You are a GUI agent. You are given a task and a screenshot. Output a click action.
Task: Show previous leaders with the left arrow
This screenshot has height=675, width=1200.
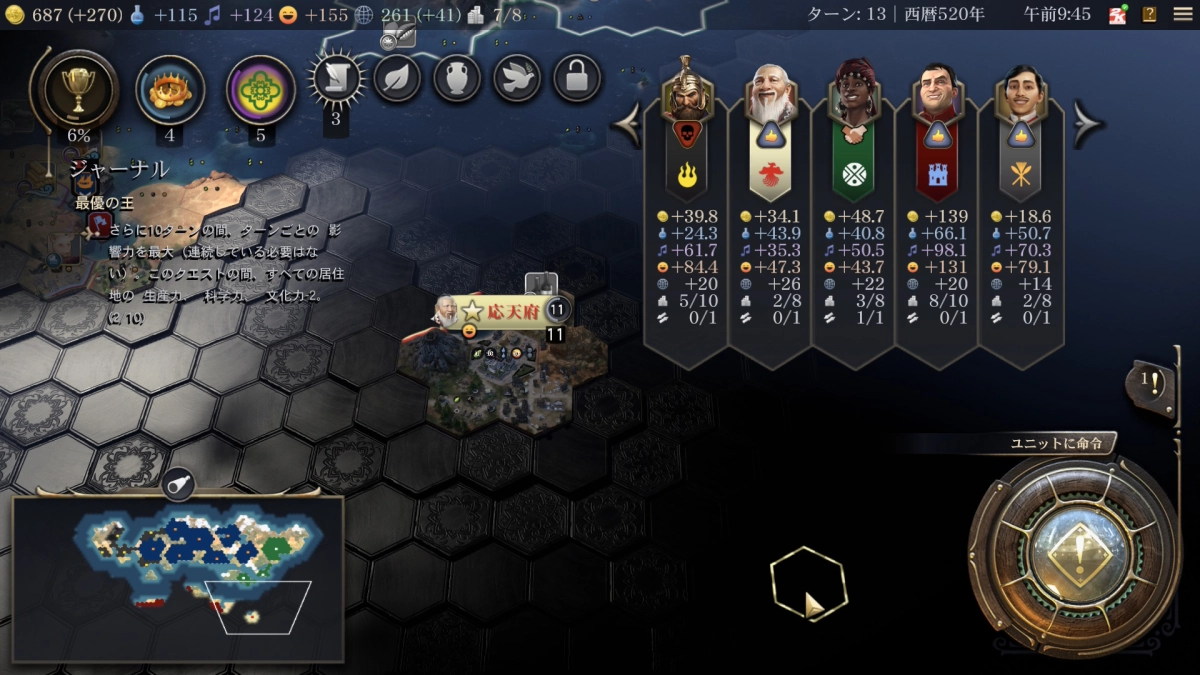tap(628, 124)
